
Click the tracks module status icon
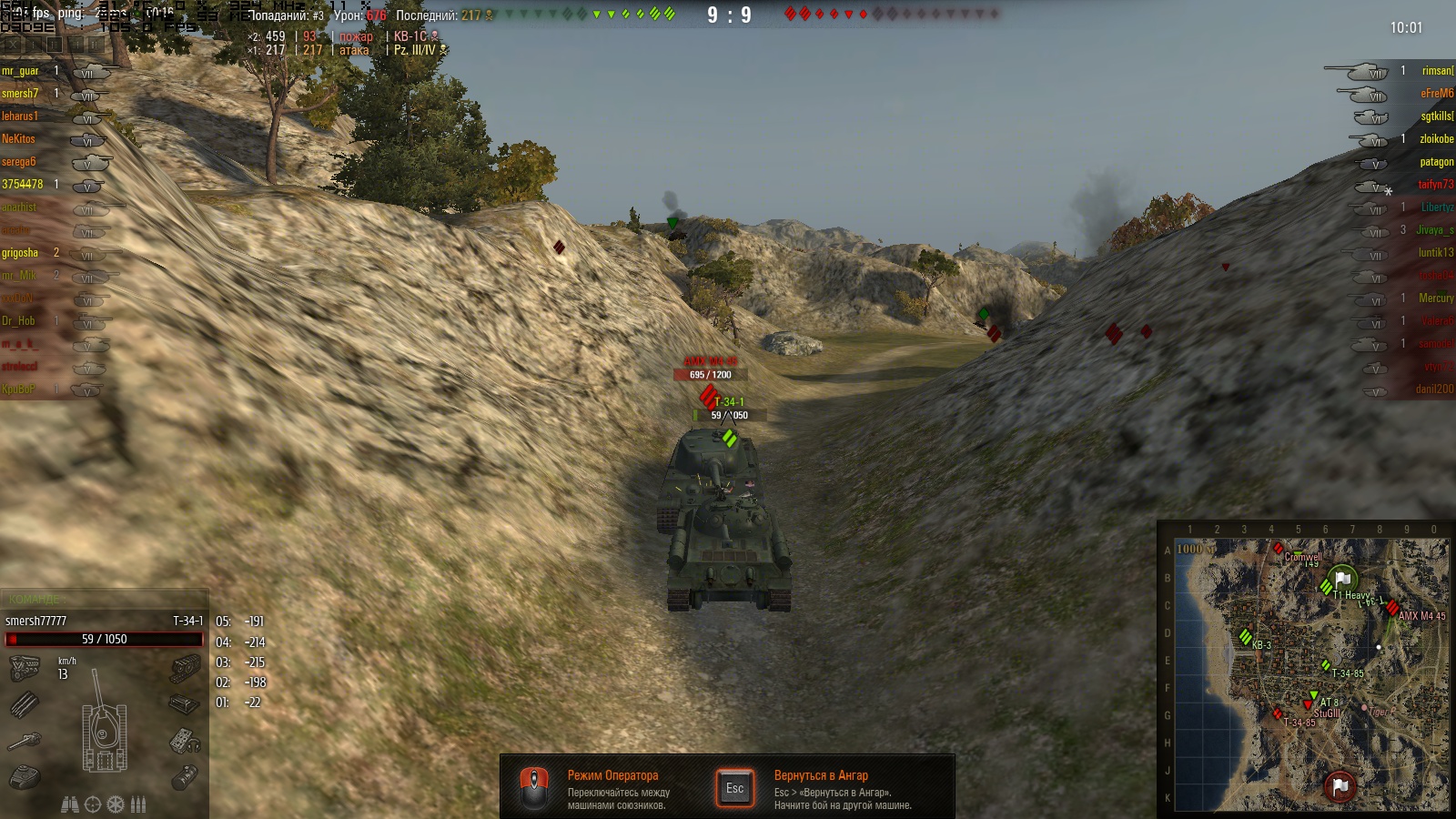point(185,669)
